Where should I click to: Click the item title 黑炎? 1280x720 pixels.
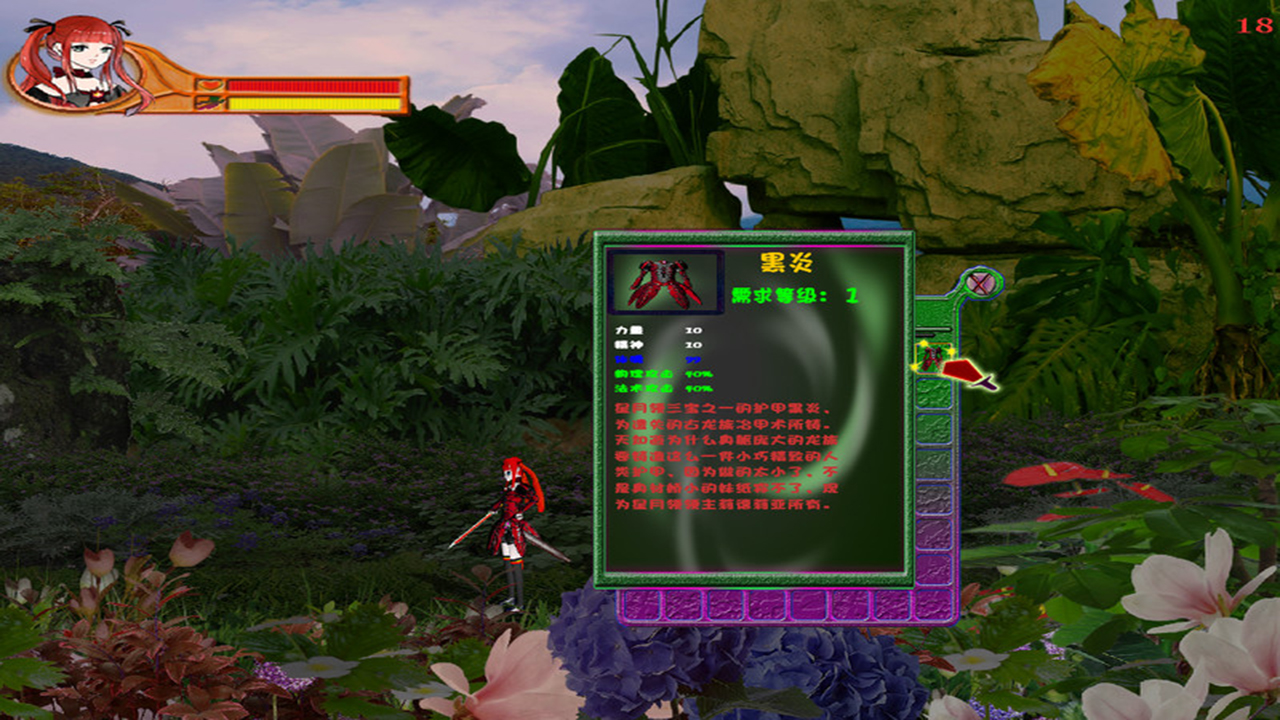(785, 265)
